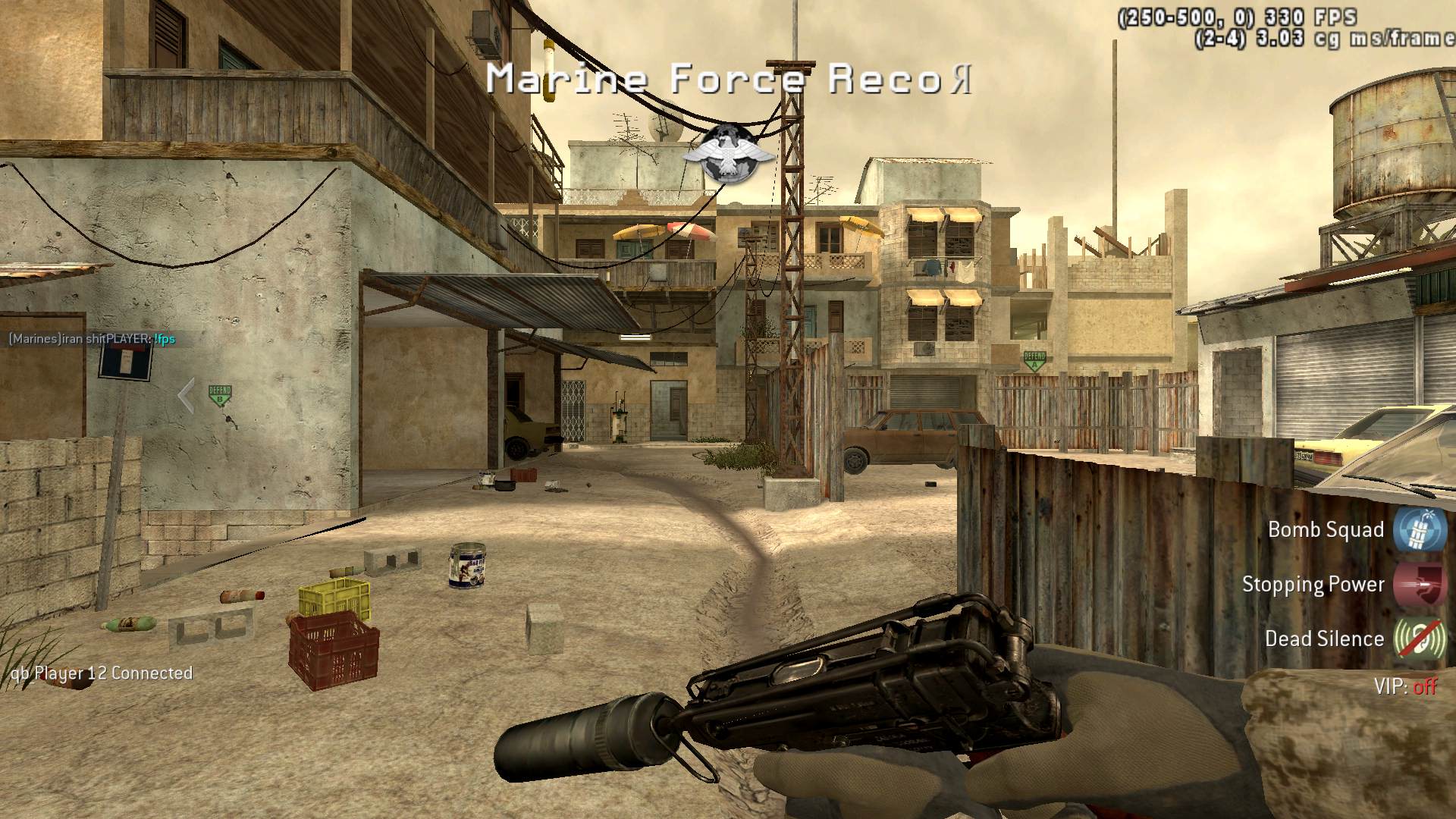Click the Bomb Squad perk icon
This screenshot has height=819, width=1456.
(1419, 530)
